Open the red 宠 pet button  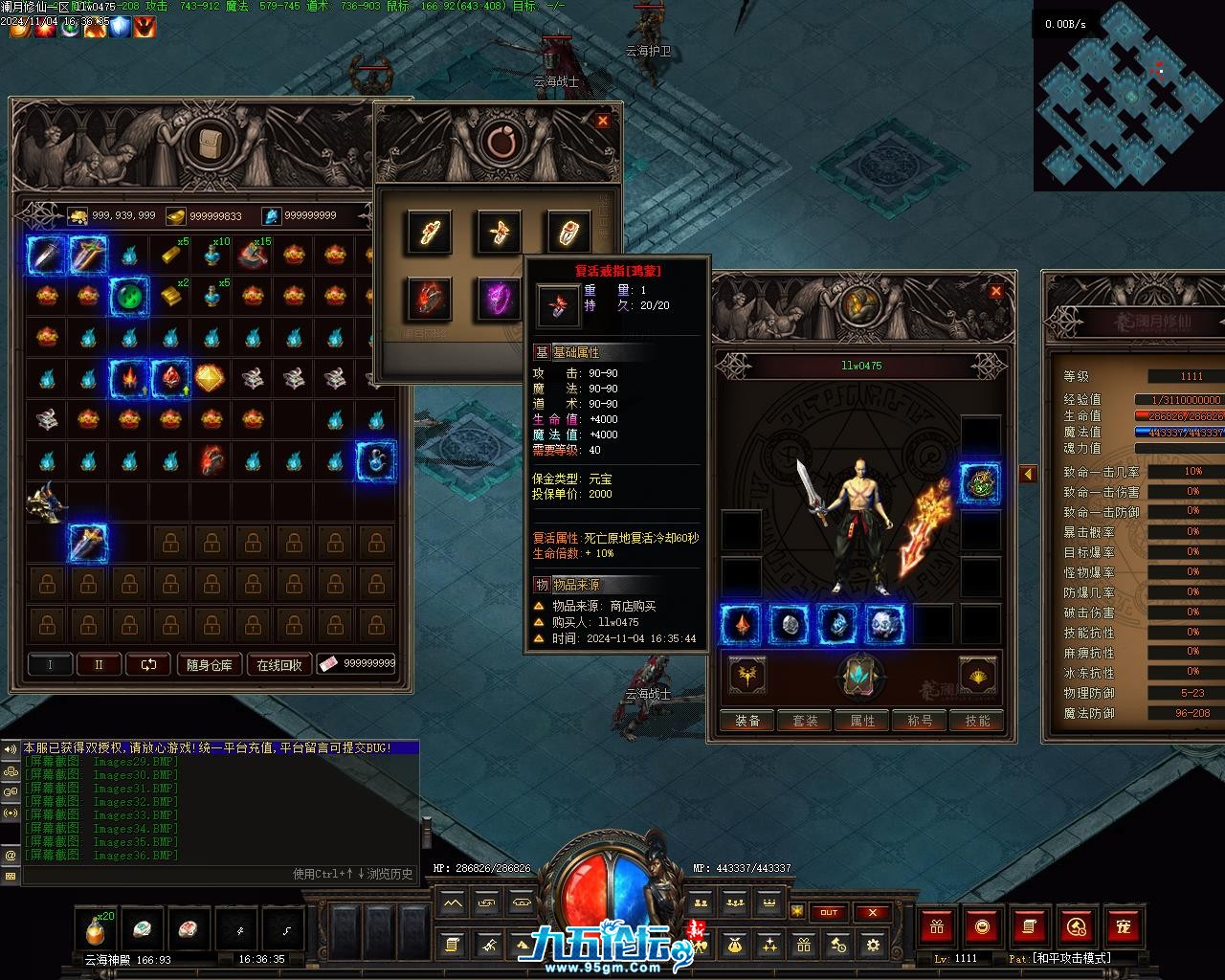click(1124, 926)
